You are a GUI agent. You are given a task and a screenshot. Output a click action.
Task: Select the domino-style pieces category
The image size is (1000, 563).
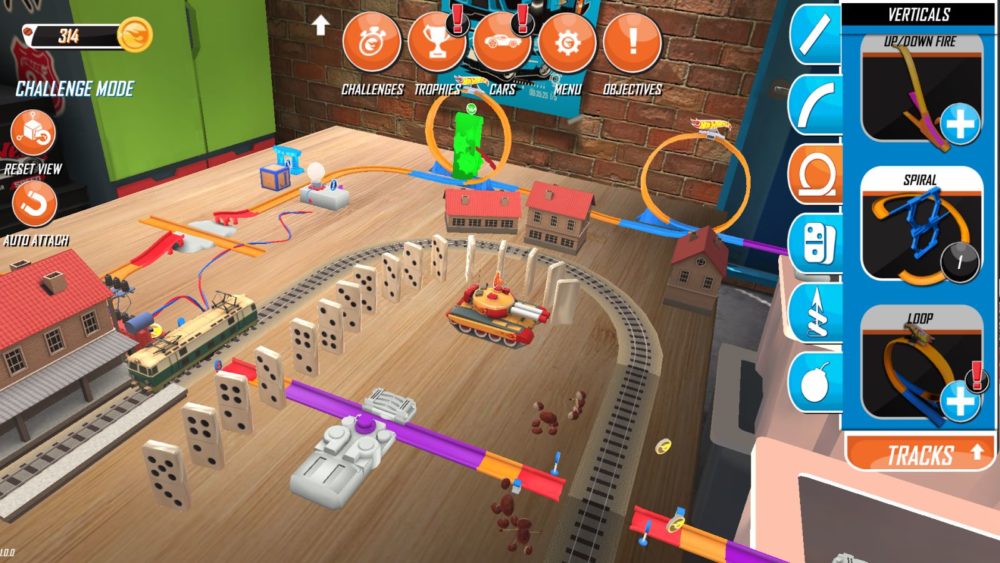(815, 243)
